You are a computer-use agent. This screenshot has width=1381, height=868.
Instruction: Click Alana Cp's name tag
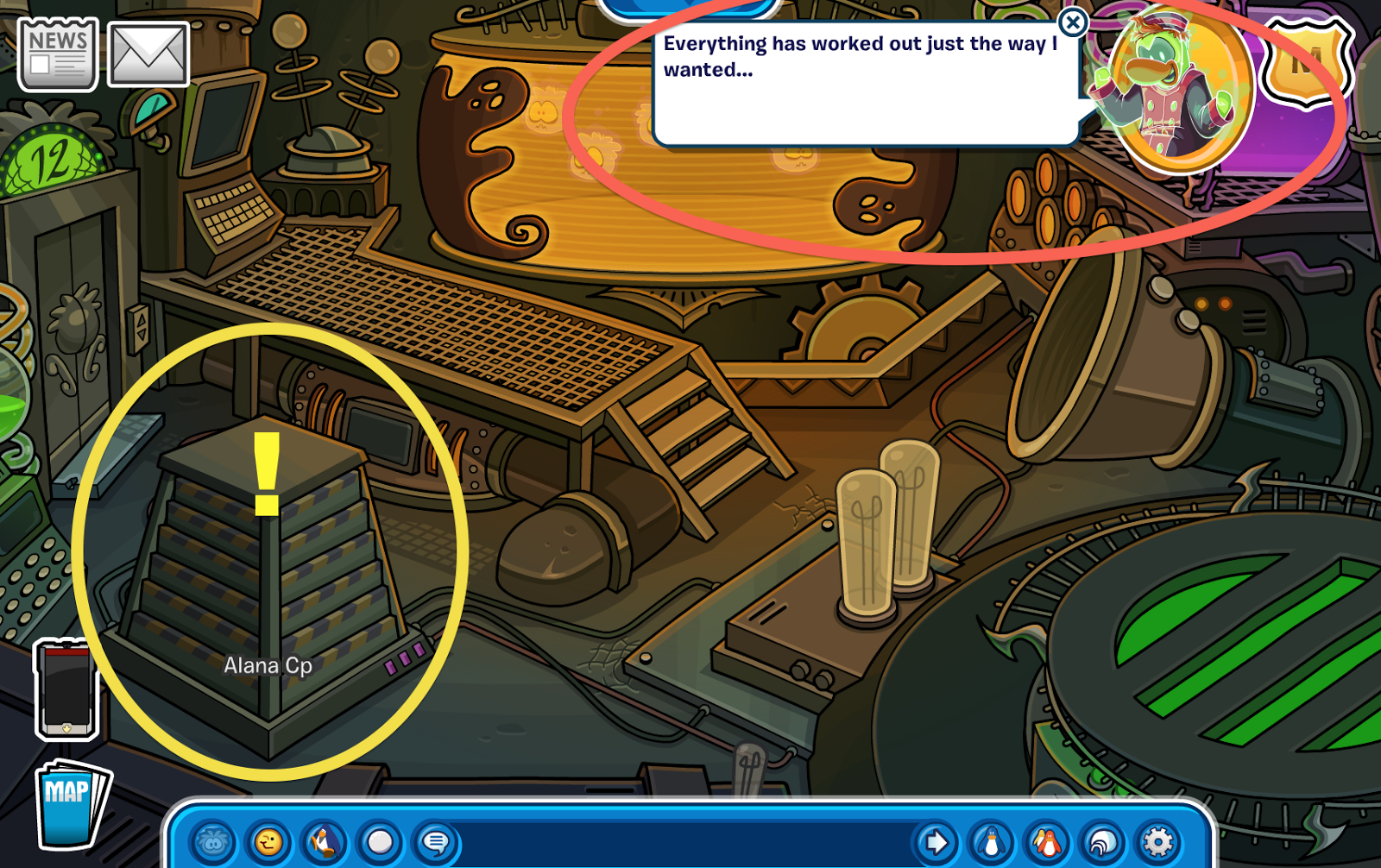tap(270, 665)
